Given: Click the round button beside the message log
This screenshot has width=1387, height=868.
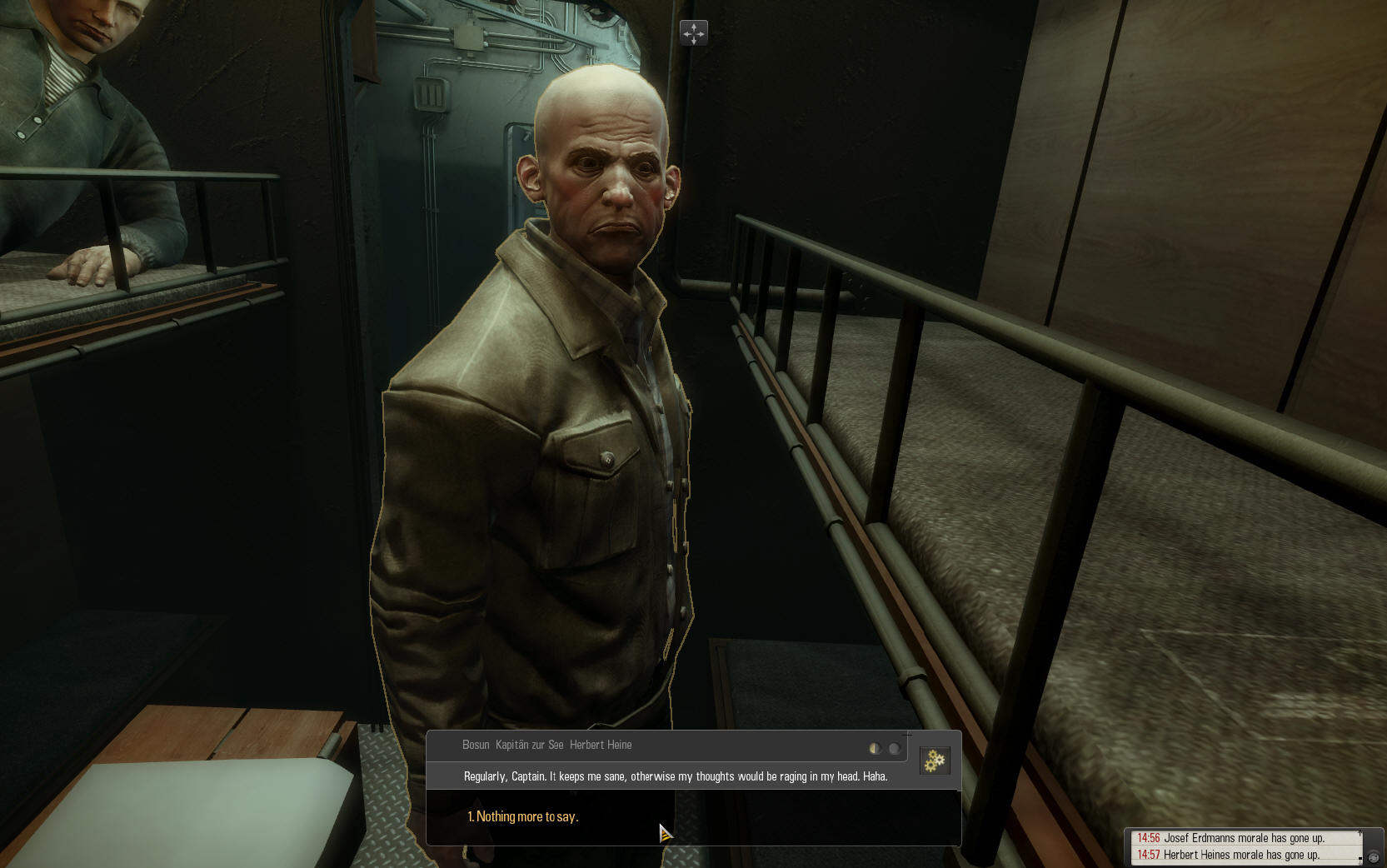Looking at the screenshot, I should pyautogui.click(x=1374, y=857).
